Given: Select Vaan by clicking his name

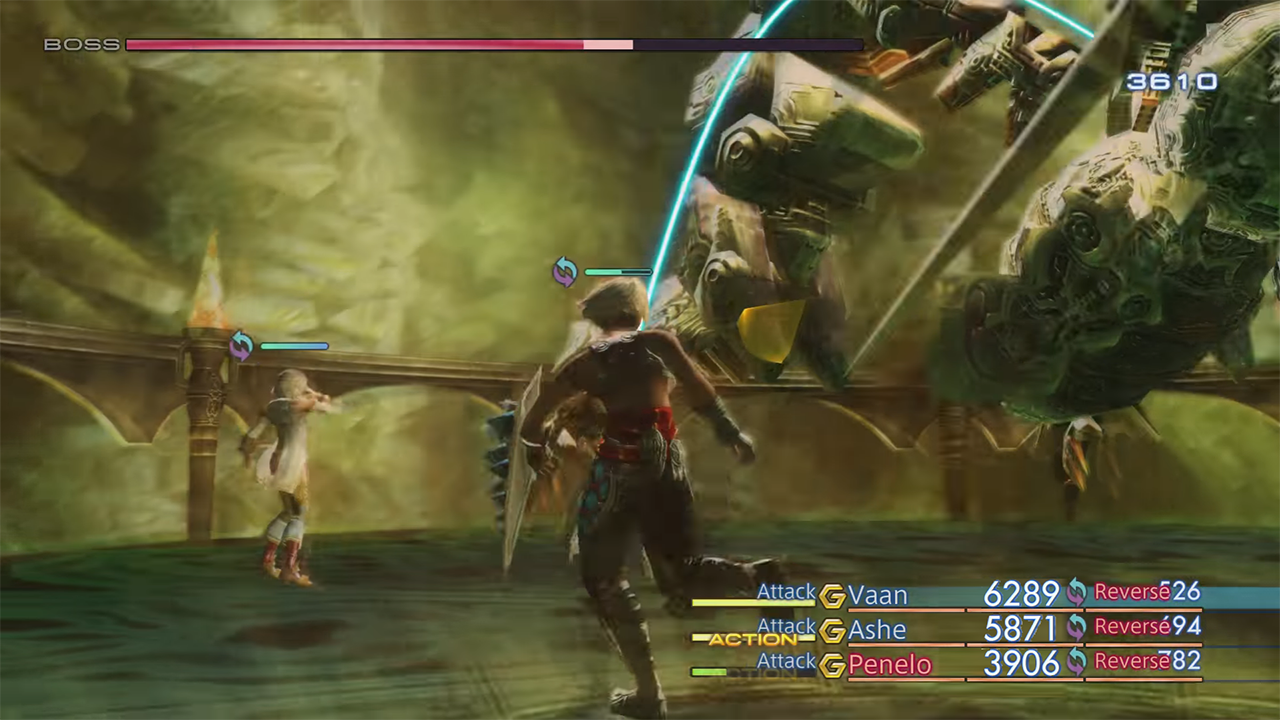Looking at the screenshot, I should coord(878,593).
